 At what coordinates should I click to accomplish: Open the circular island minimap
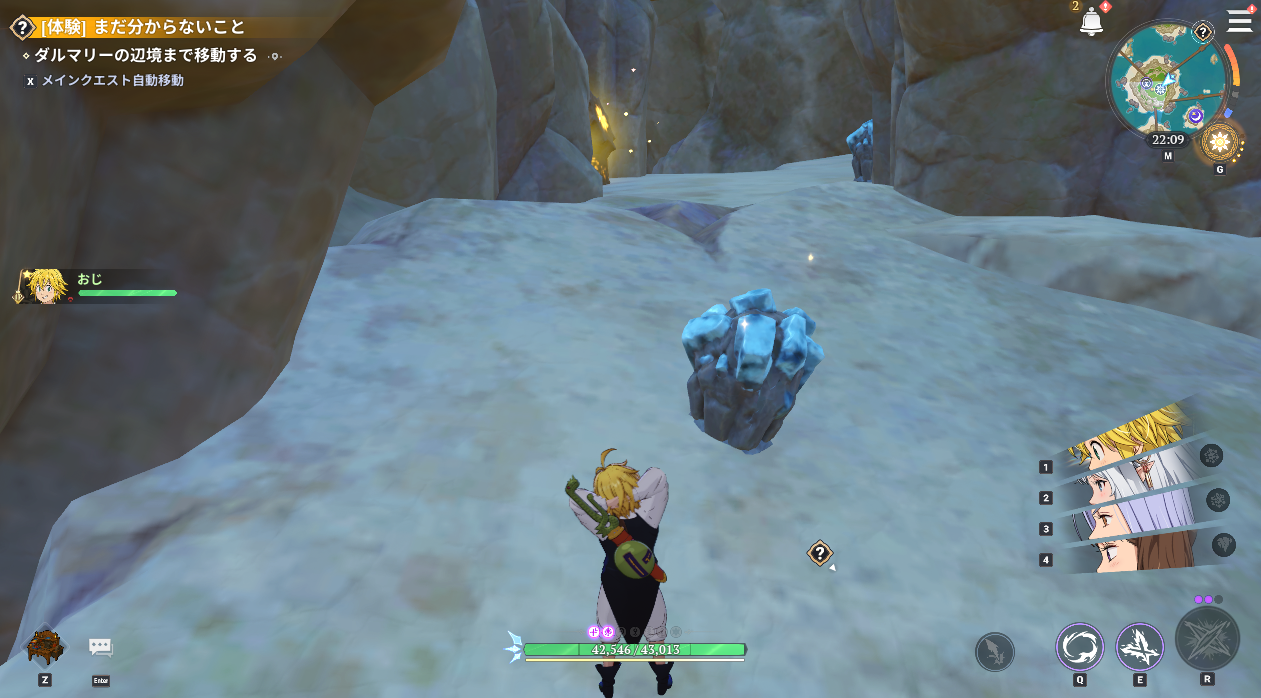coord(1162,78)
